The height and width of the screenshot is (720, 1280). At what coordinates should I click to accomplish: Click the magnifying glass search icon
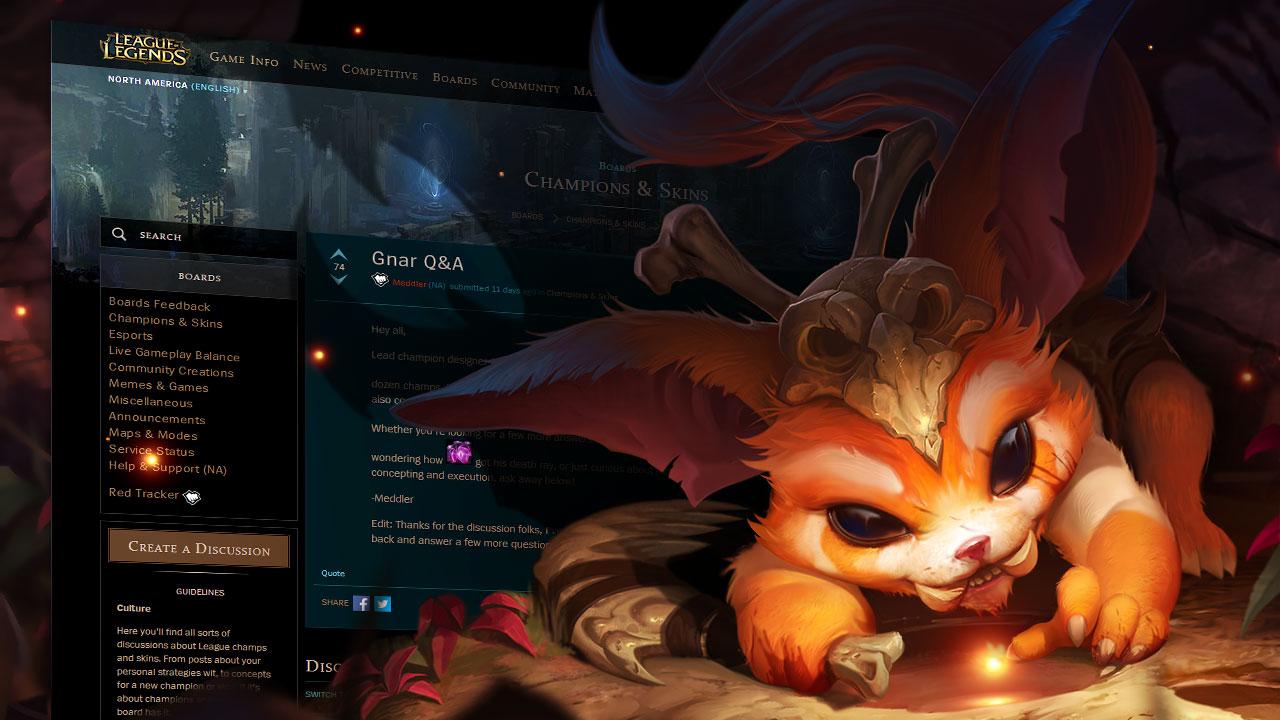[120, 233]
